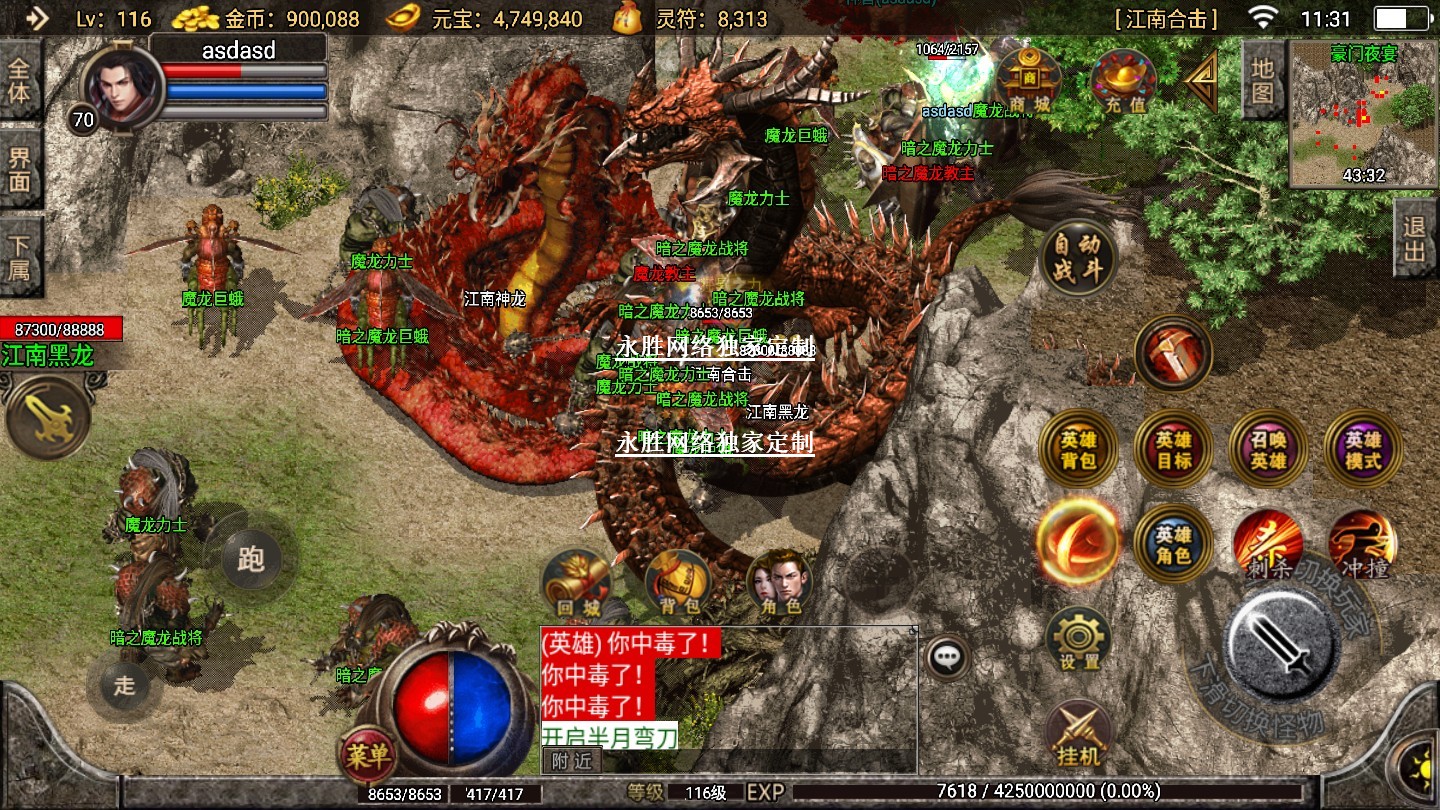1440x810 pixels.
Task: Use the 回城 return scroll
Action: [576, 584]
